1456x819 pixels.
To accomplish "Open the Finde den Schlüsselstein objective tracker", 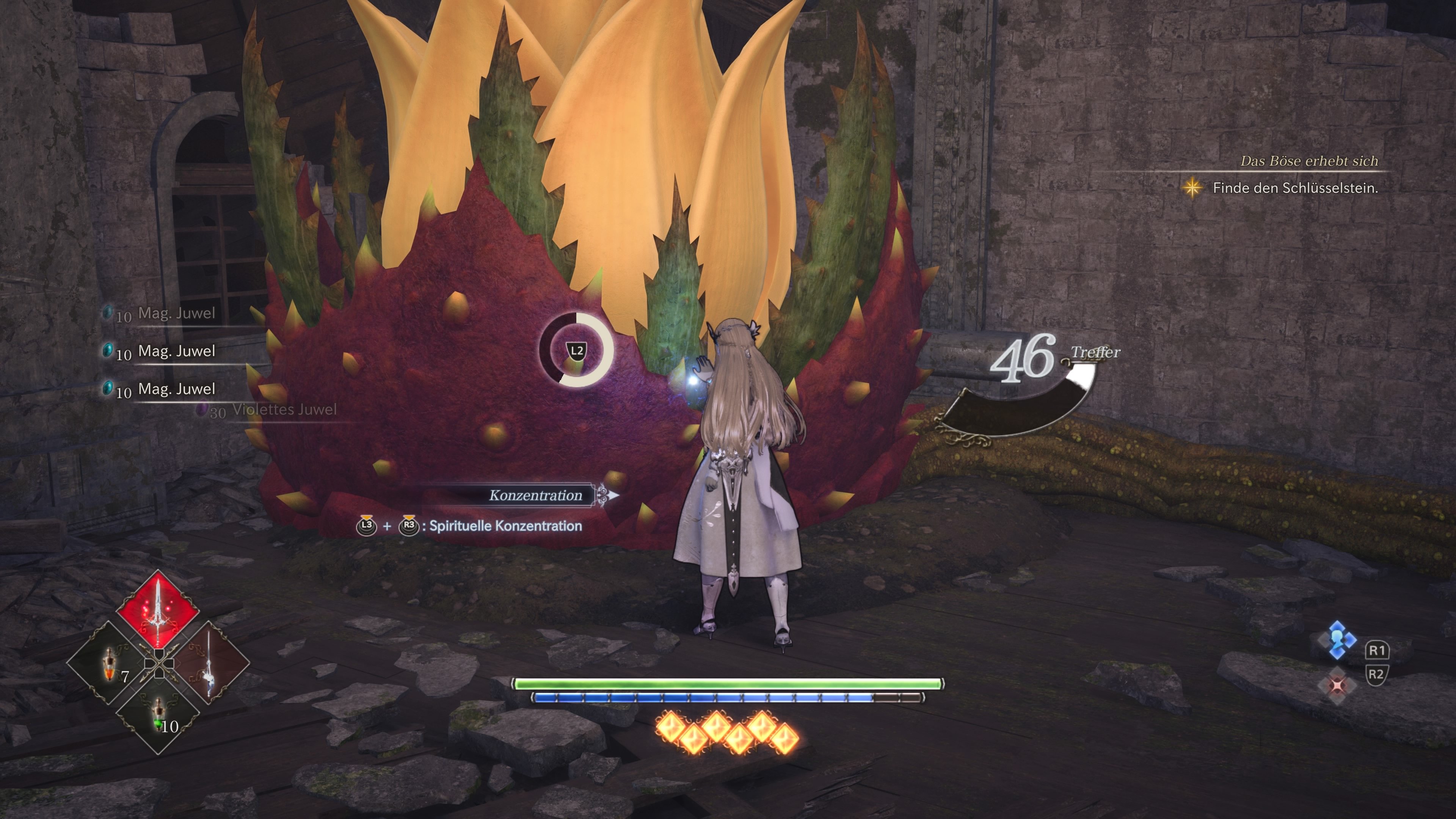I will (x=1294, y=188).
